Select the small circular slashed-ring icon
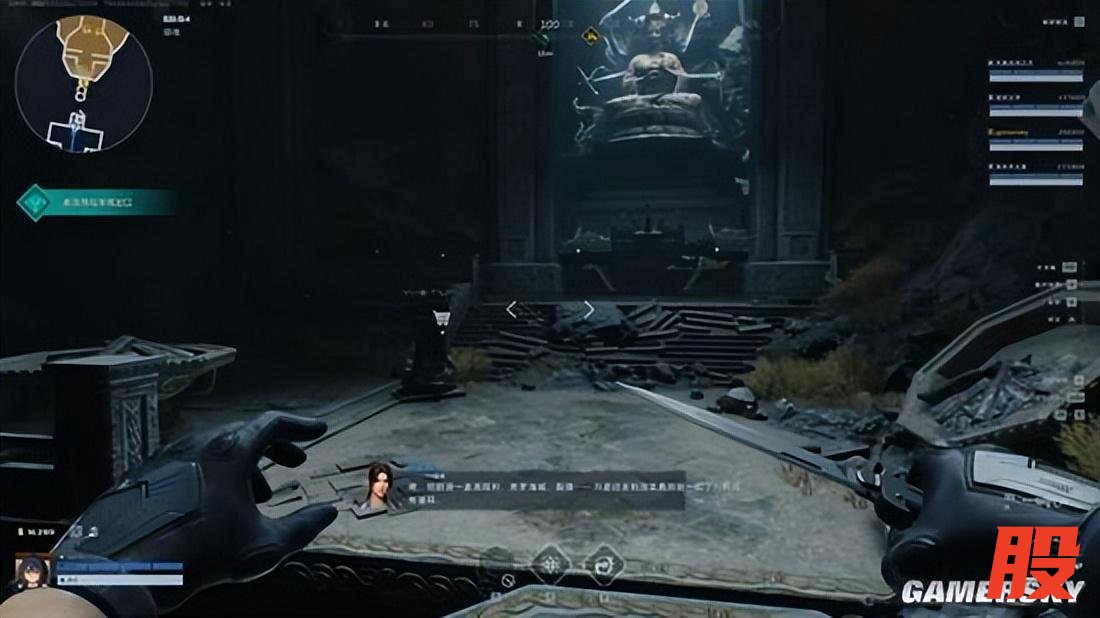The height and width of the screenshot is (618, 1100). [508, 580]
